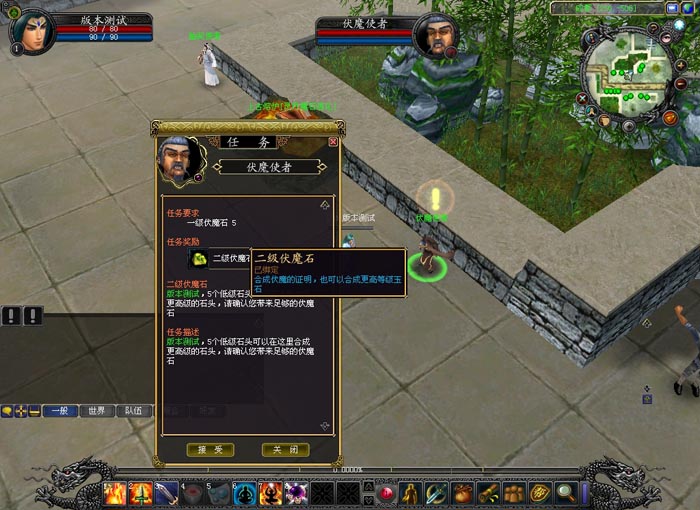The height and width of the screenshot is (510, 700).
Task: Activate the fire skill in the first hotbar slot
Action: pyautogui.click(x=115, y=493)
